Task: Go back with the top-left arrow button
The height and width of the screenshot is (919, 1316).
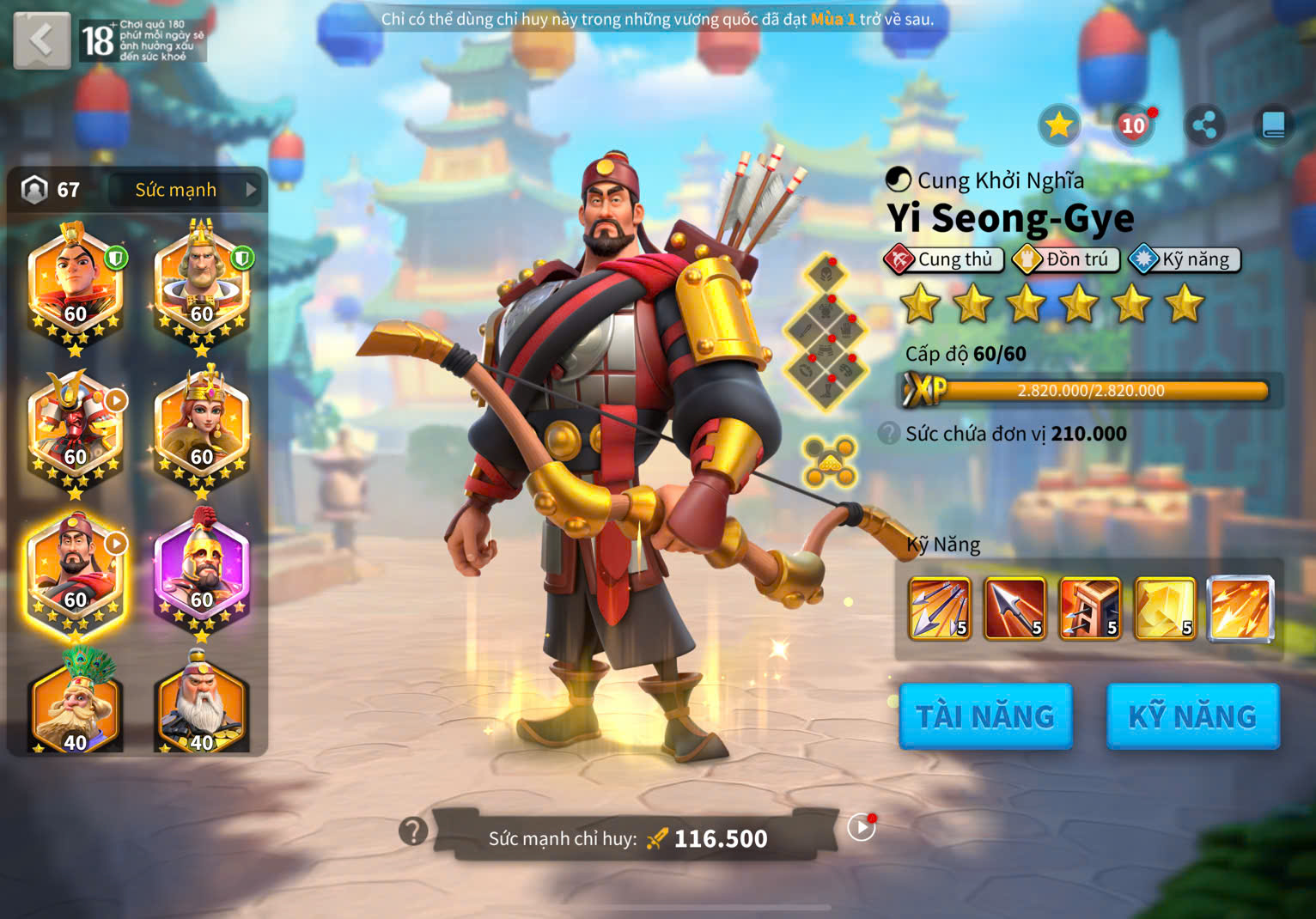Action: pos(41,40)
